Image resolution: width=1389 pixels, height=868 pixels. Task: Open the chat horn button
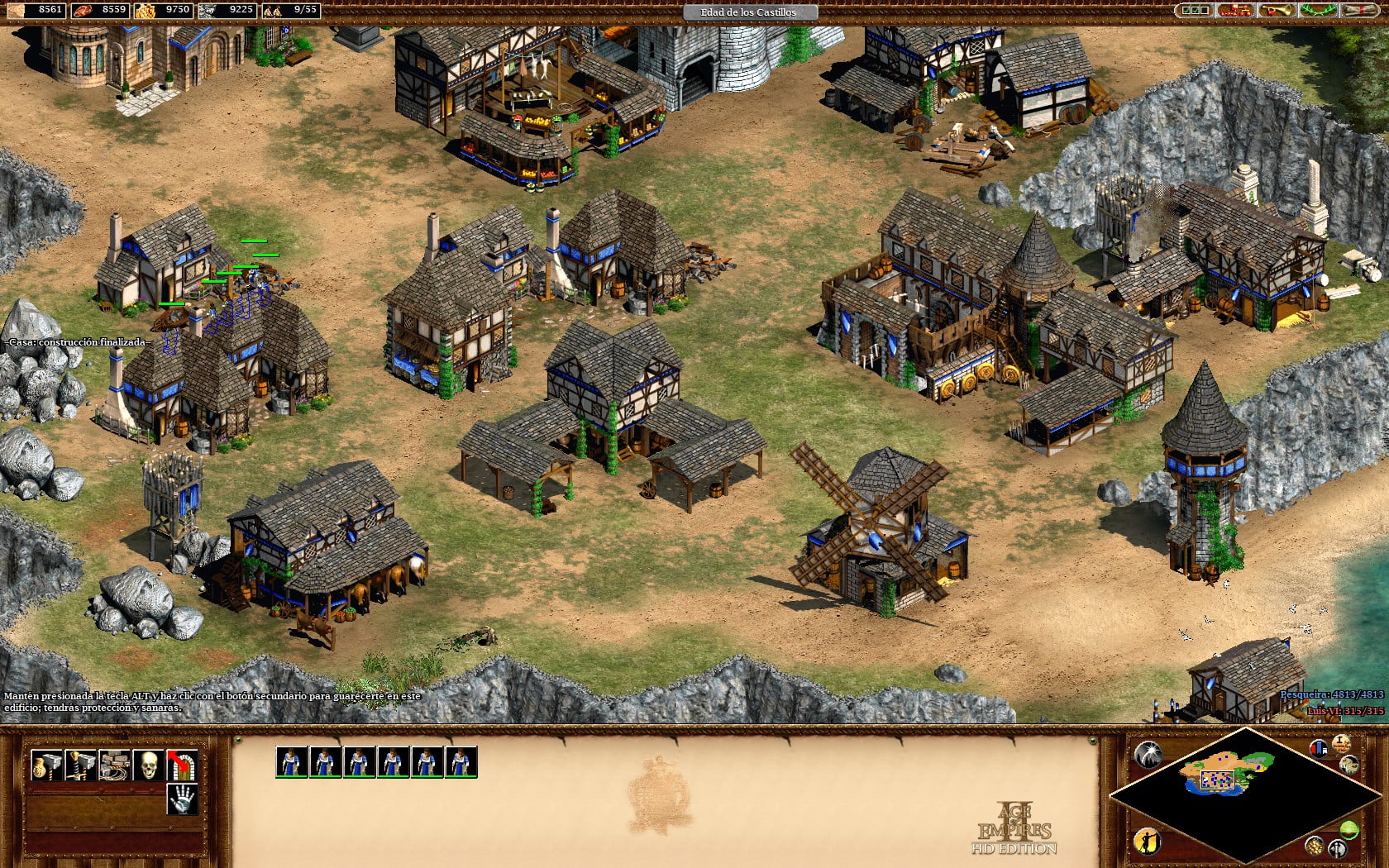[x=1276, y=10]
